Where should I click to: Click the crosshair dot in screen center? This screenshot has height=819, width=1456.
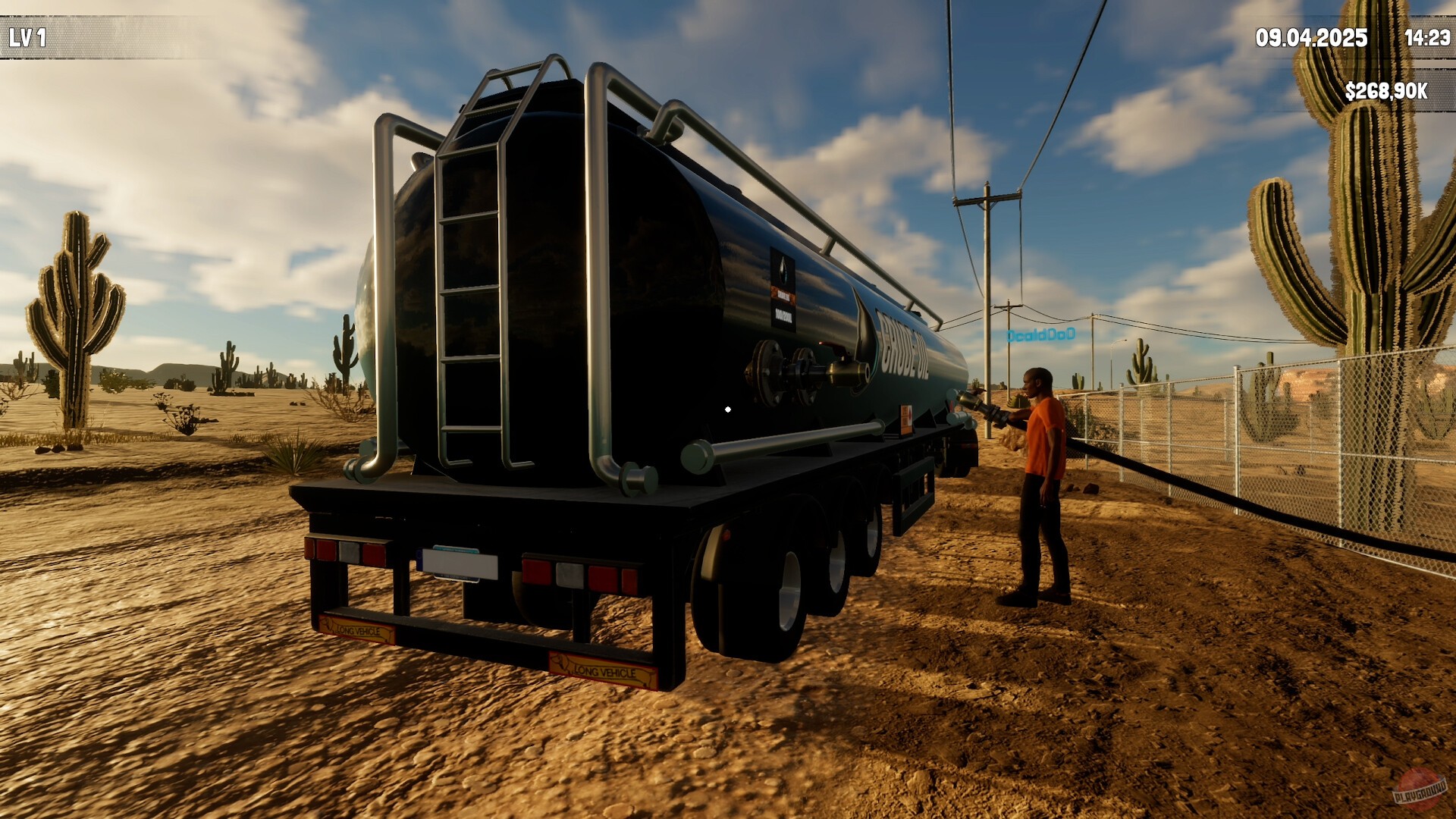coord(728,408)
